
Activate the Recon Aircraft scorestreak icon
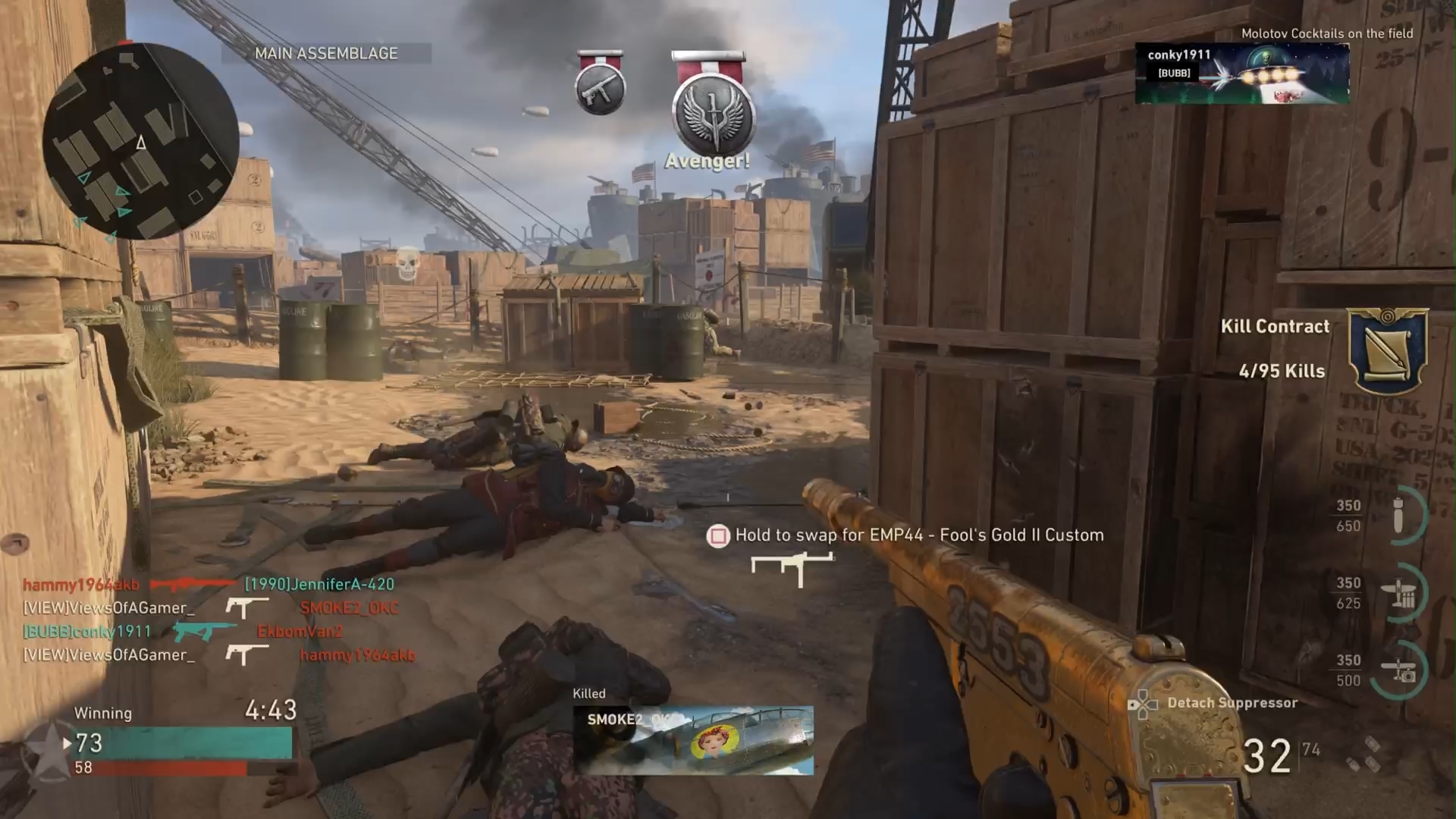point(1399,670)
